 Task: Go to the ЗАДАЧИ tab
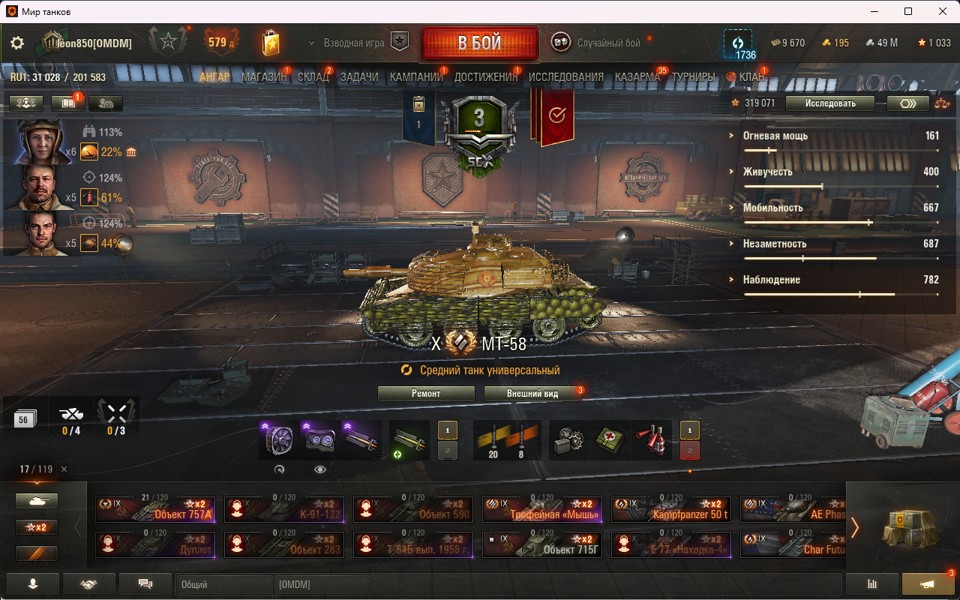click(x=359, y=77)
